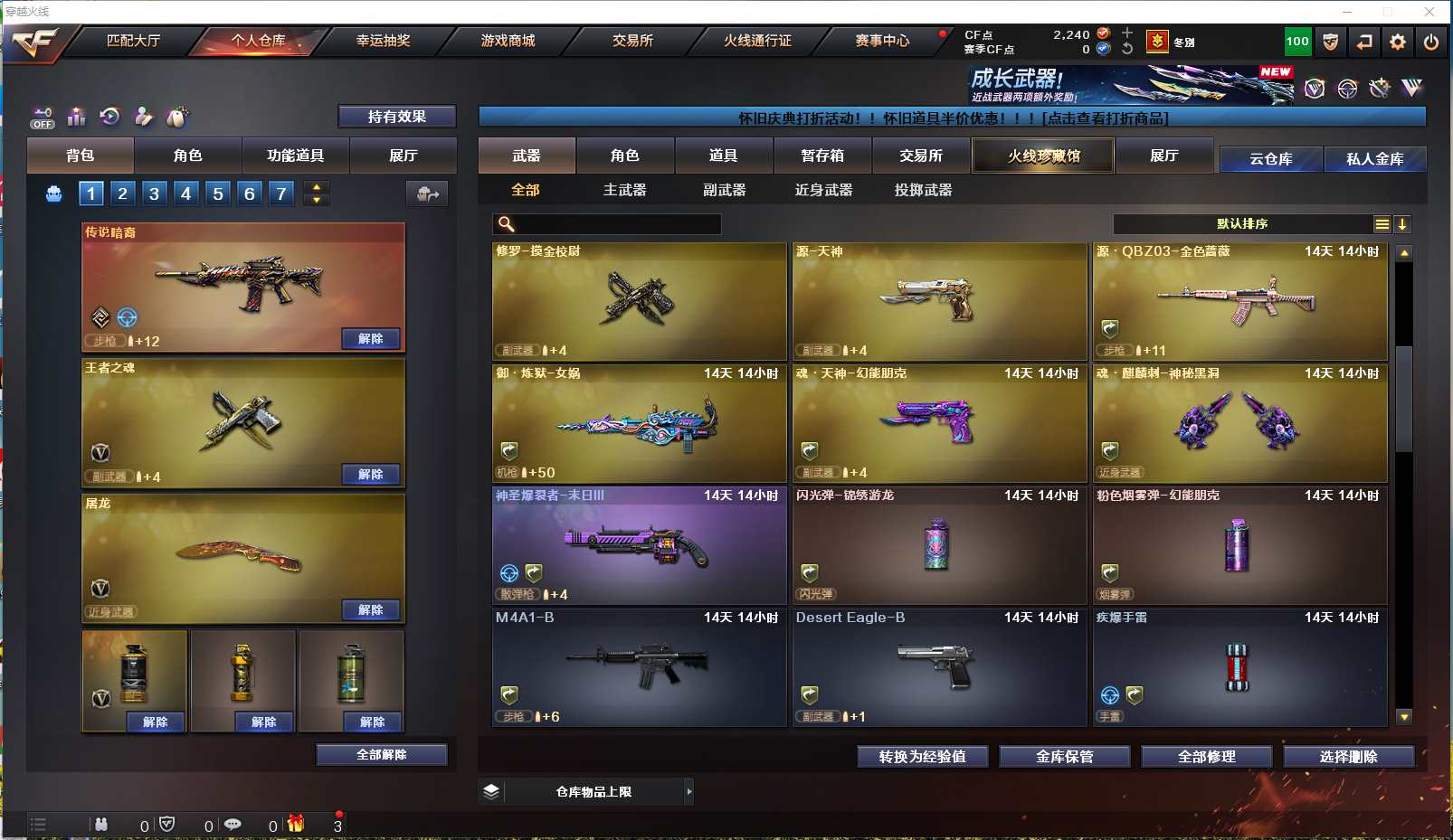Viewport: 1453px width, 840px height.
Task: Click 转换为经验值 button
Action: (922, 757)
